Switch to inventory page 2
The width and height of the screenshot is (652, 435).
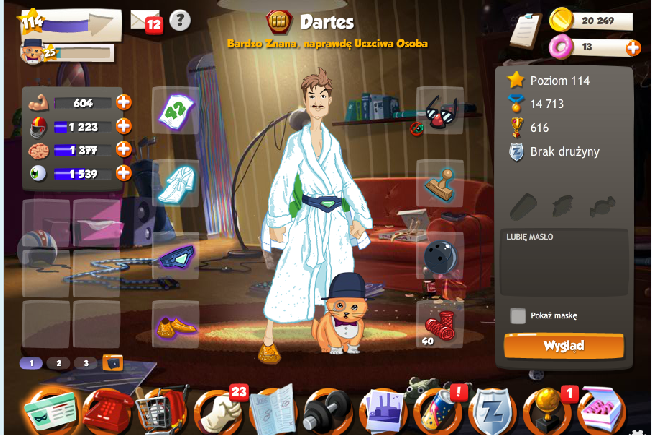pyautogui.click(x=59, y=363)
